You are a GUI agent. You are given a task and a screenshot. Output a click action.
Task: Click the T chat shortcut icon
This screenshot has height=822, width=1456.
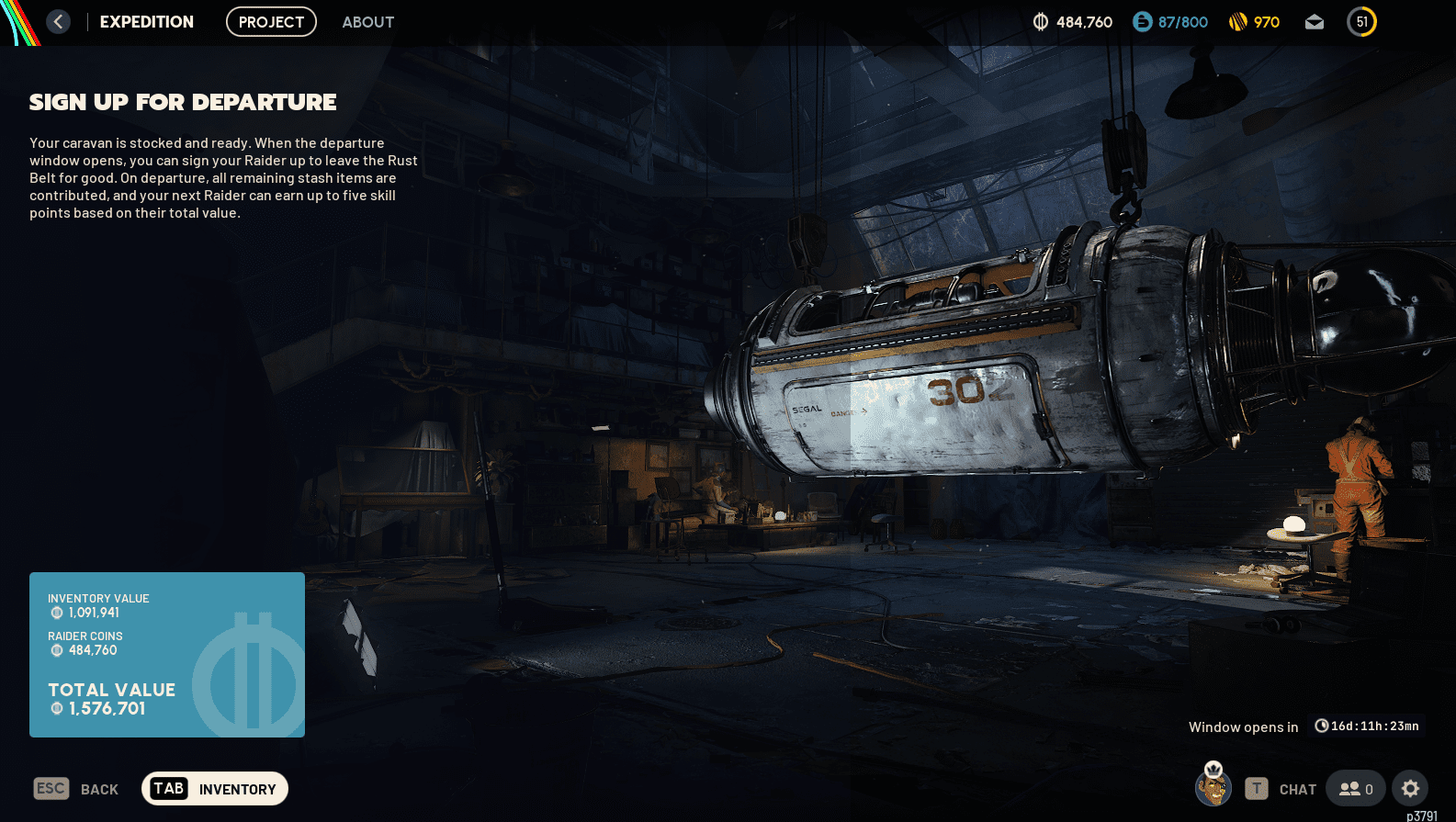pos(1255,788)
